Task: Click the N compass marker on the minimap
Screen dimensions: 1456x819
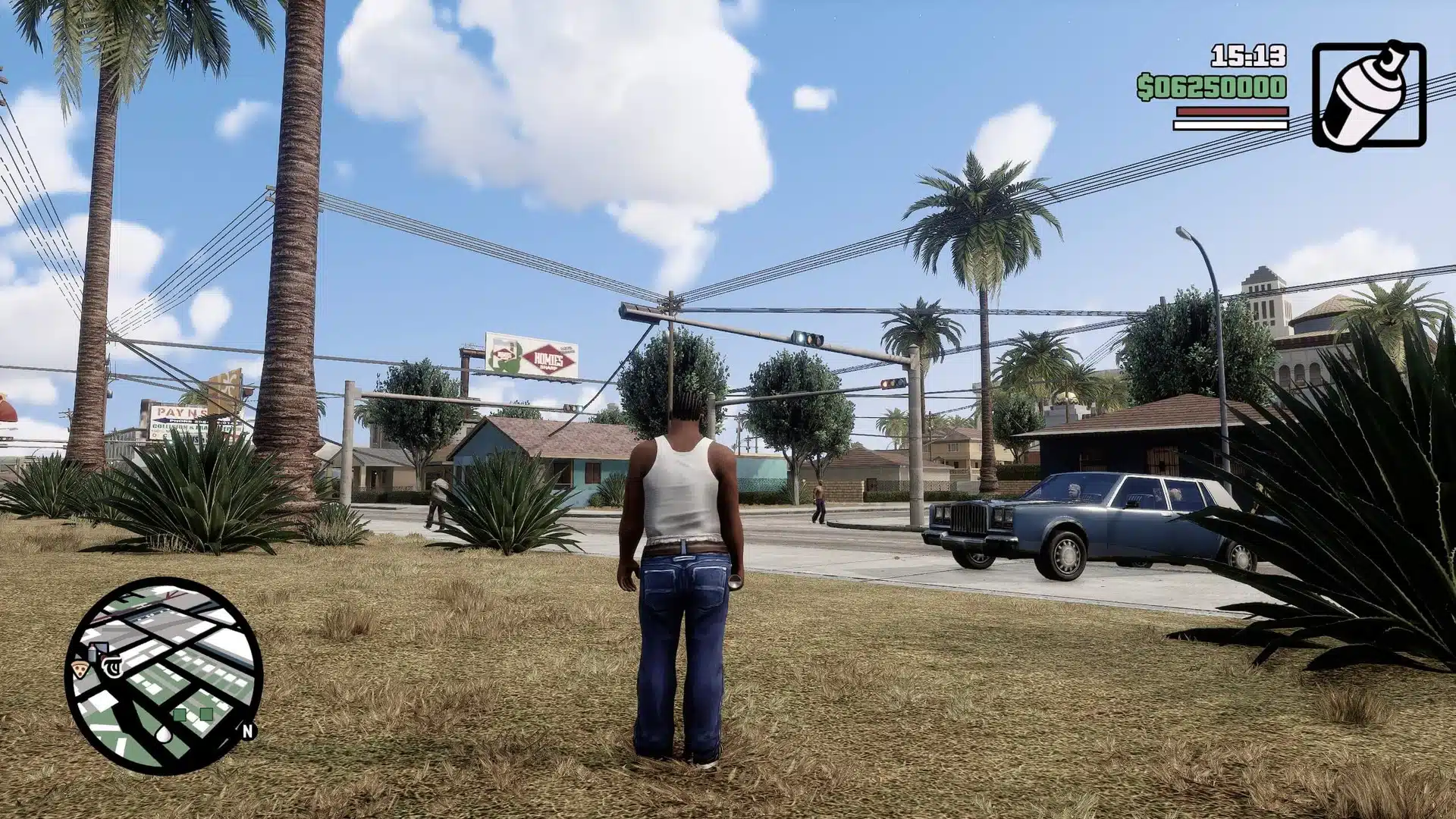Action: [247, 731]
